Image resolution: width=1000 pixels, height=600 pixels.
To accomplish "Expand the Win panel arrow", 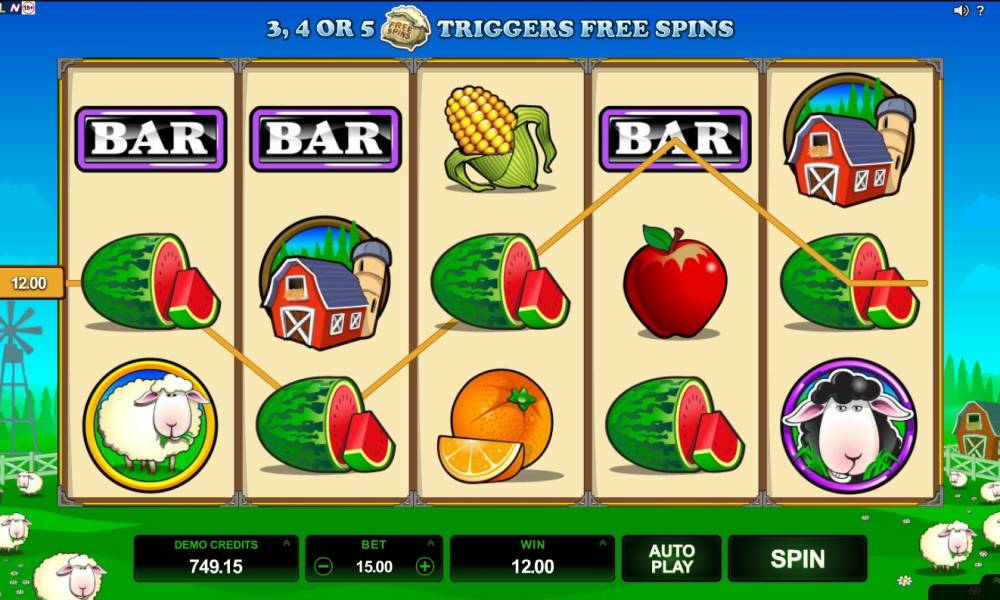I will click(604, 544).
